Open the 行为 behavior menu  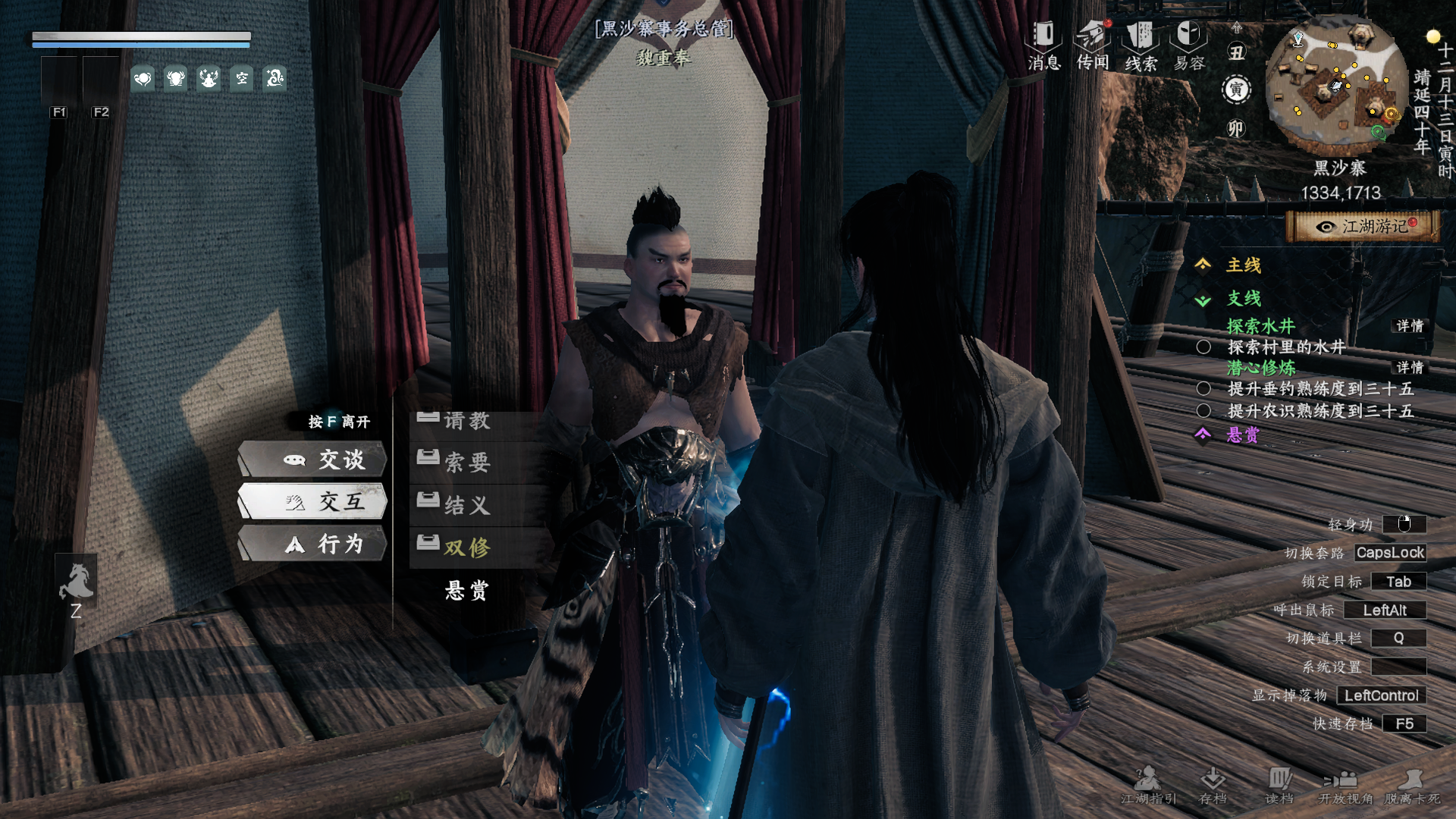[312, 544]
